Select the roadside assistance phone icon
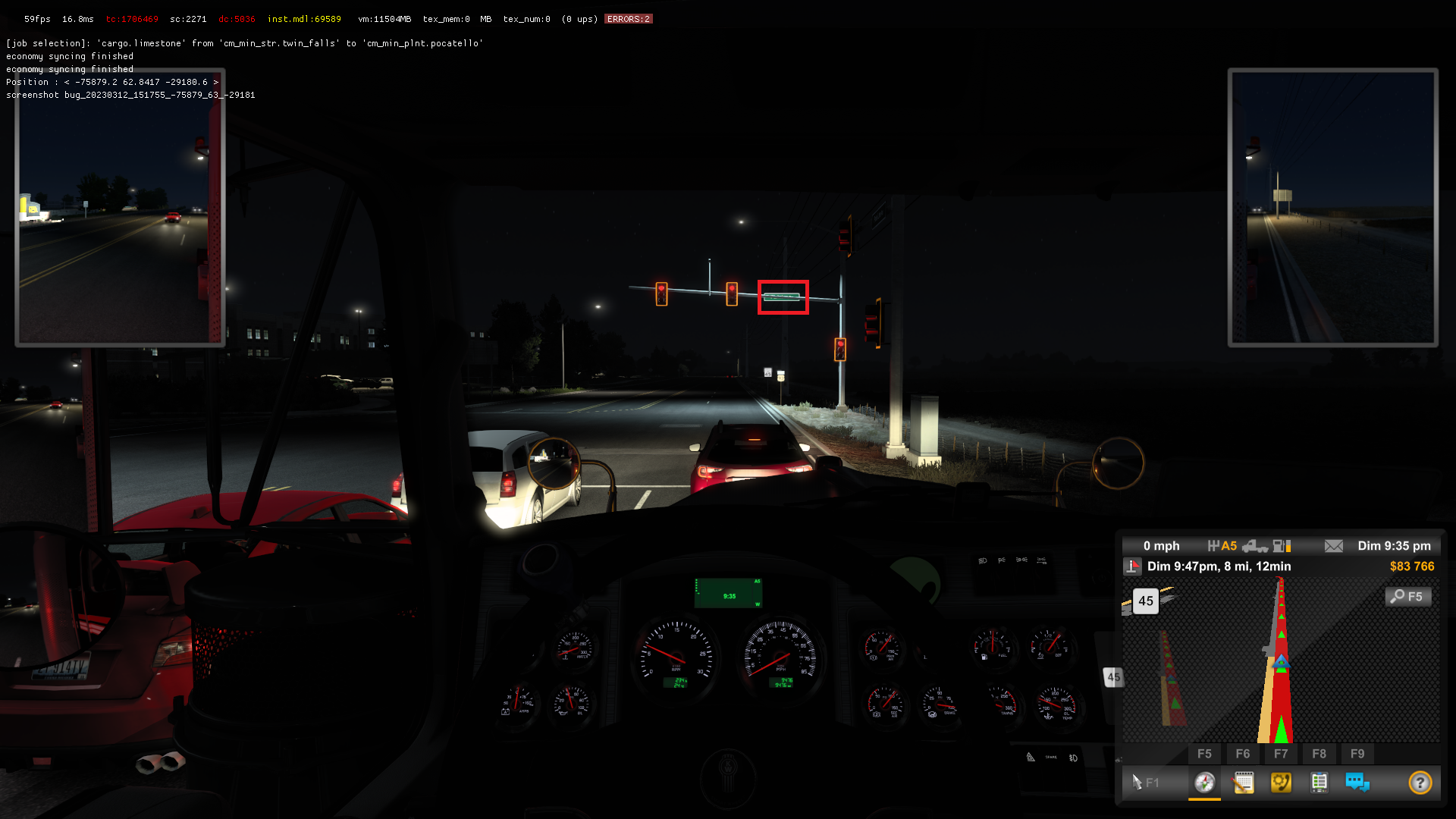This screenshot has width=1456, height=819. click(x=1282, y=782)
